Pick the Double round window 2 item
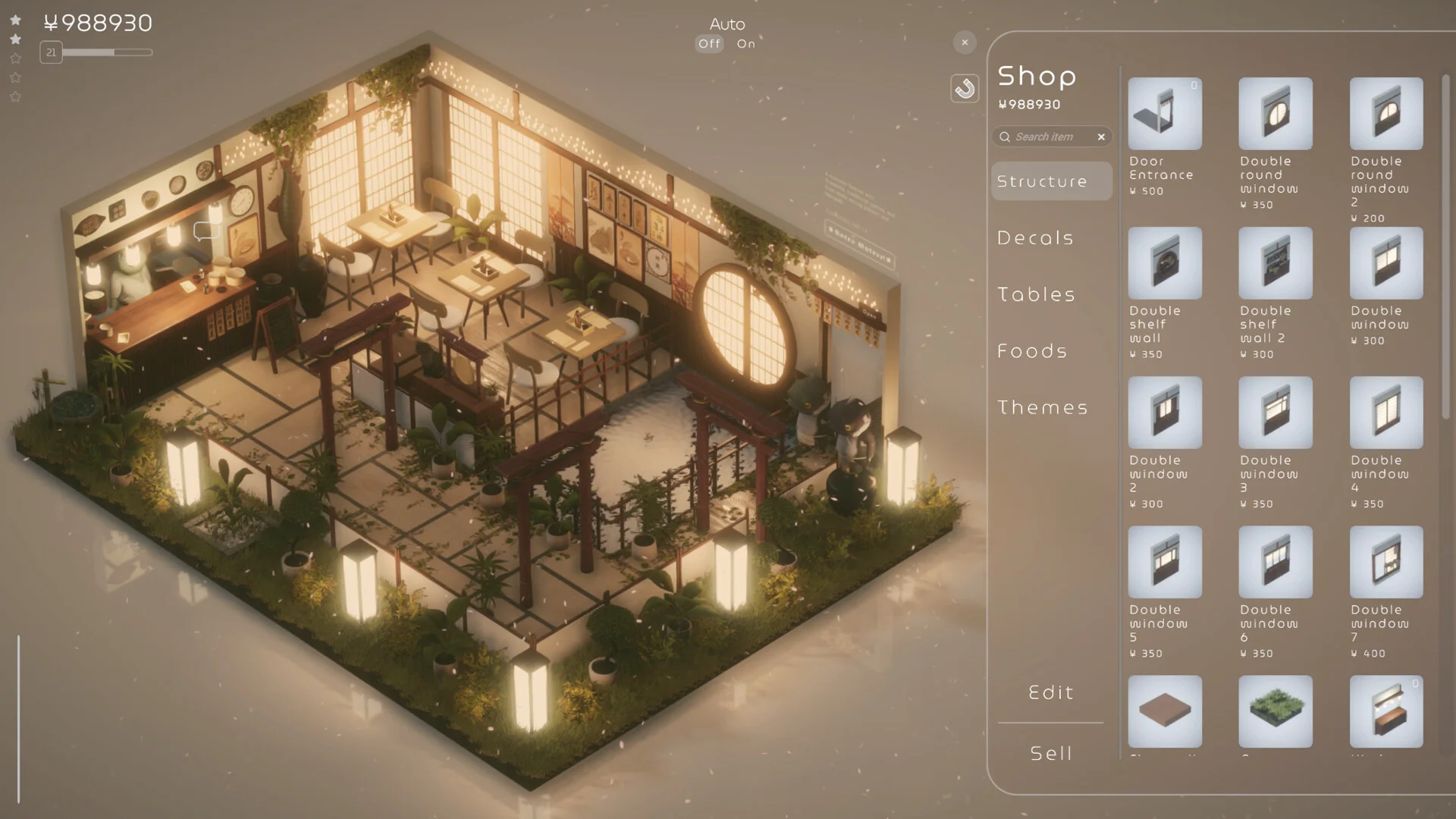 1386,114
